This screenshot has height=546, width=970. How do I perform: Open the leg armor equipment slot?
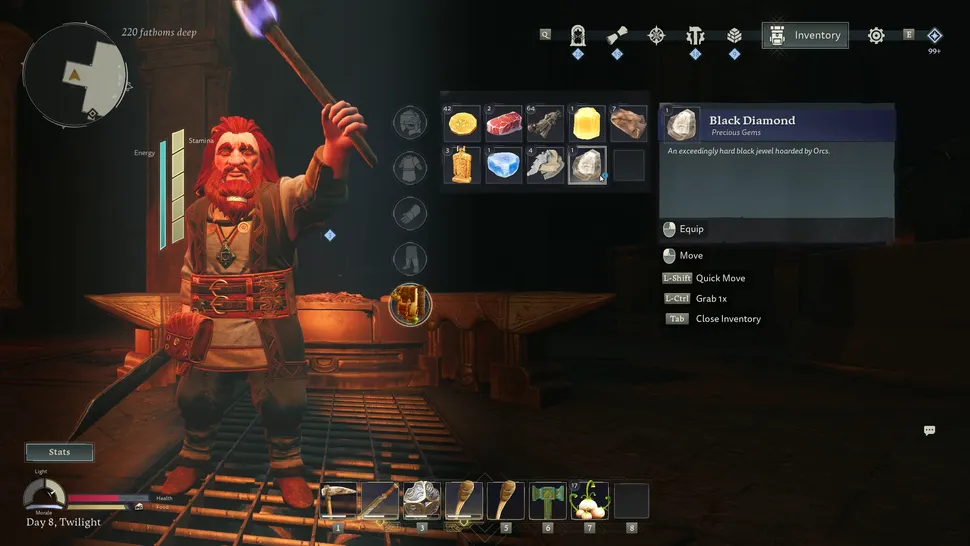pyautogui.click(x=410, y=260)
